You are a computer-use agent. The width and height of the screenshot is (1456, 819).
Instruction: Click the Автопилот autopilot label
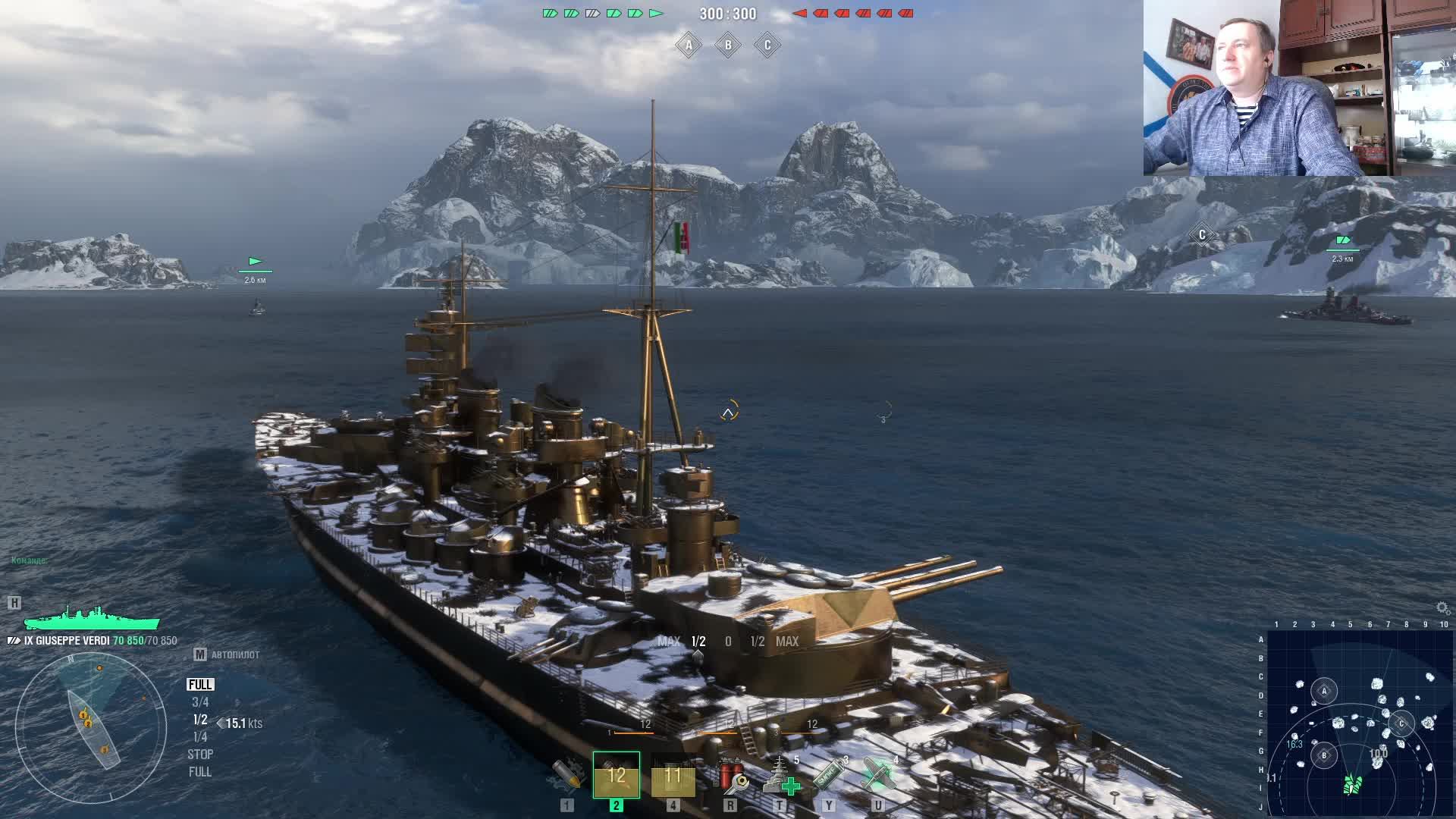(x=235, y=654)
